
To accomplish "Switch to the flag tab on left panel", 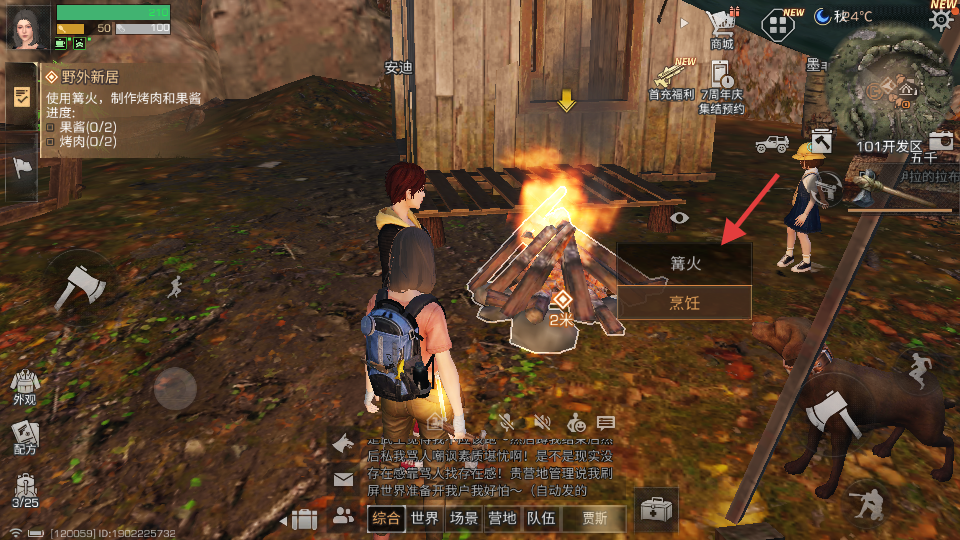I will click(22, 167).
